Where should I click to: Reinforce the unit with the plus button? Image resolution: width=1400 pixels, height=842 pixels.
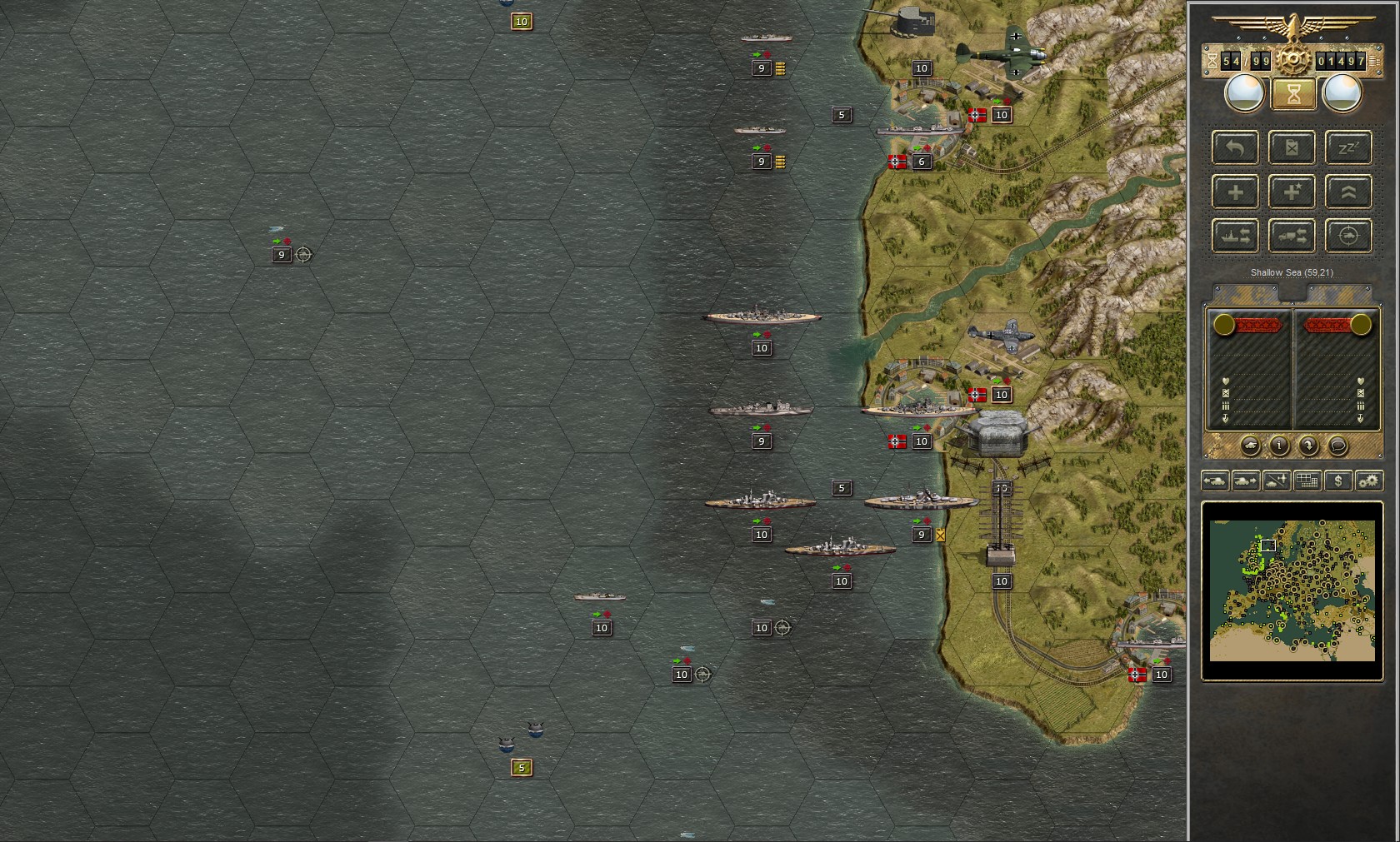click(1236, 192)
